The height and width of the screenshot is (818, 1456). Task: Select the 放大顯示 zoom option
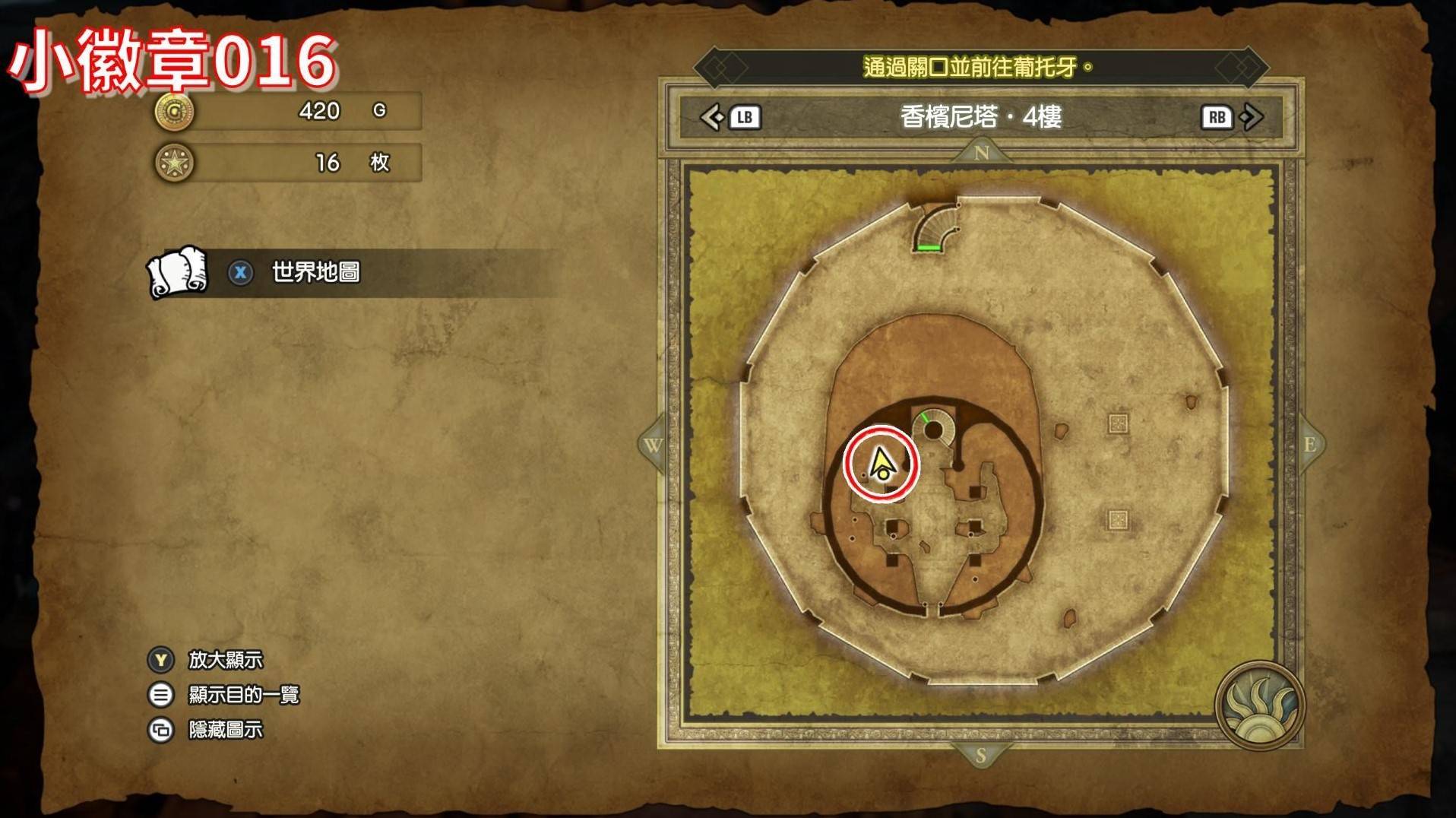tap(225, 660)
